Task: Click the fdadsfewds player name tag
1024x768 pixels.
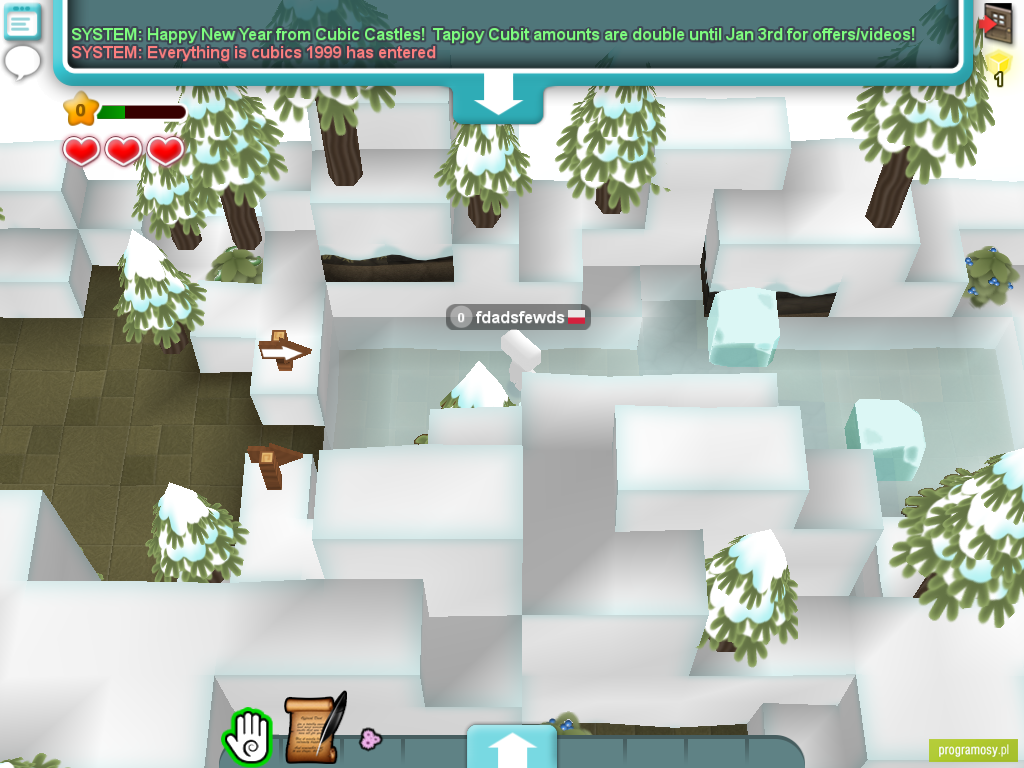Action: coord(518,318)
